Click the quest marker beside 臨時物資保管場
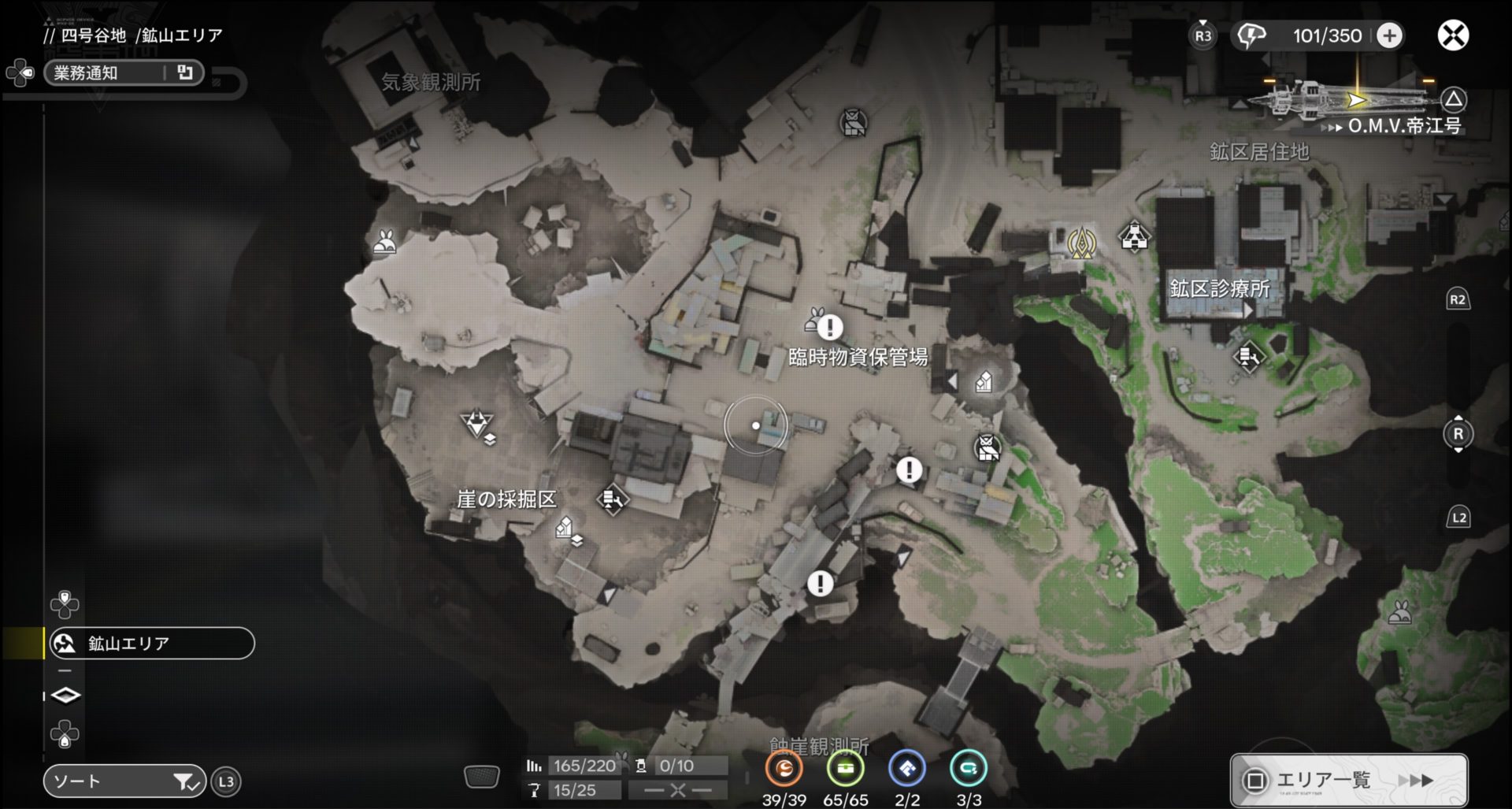 pyautogui.click(x=829, y=326)
